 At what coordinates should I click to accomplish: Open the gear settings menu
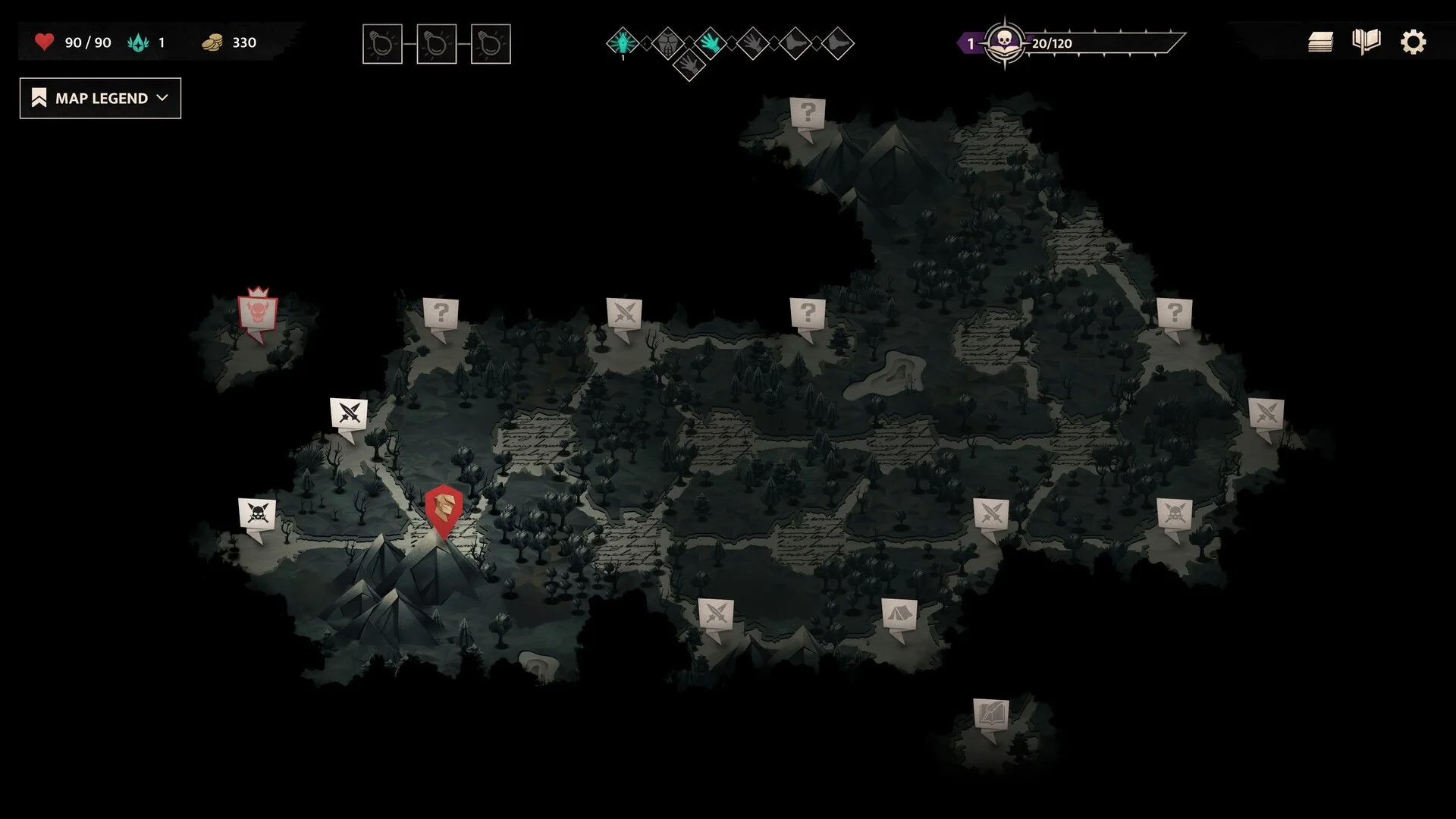click(1413, 42)
